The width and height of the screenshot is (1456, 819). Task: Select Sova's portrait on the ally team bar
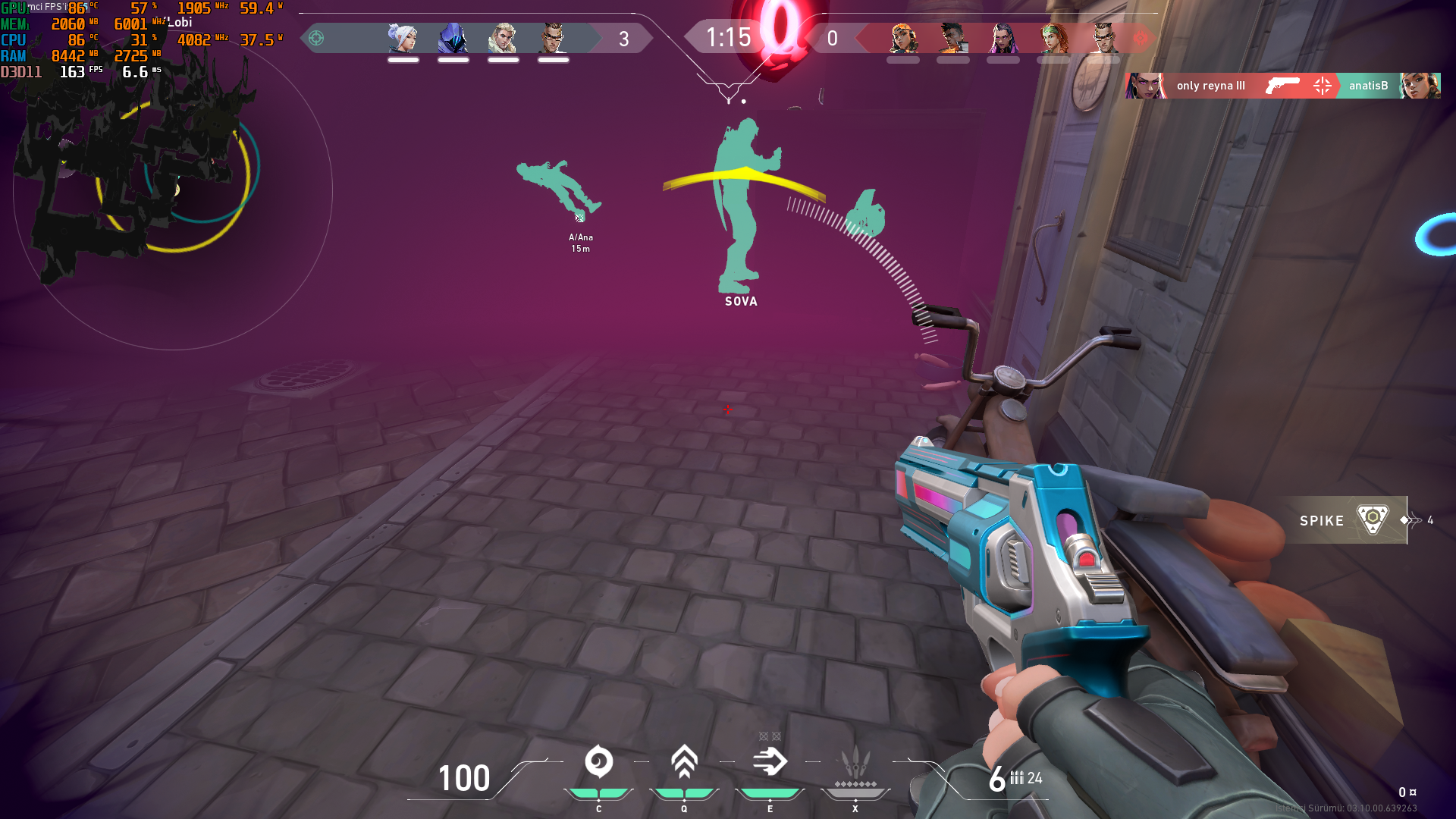point(503,38)
